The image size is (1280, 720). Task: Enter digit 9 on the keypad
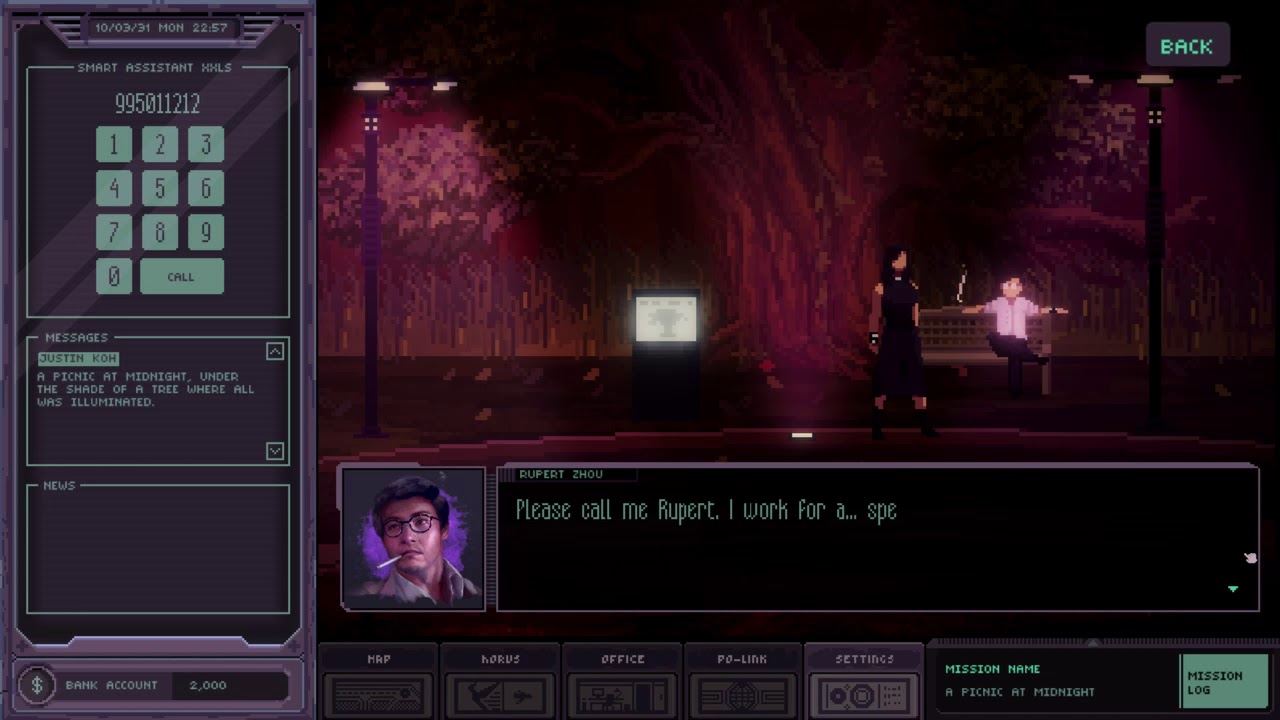tap(206, 233)
